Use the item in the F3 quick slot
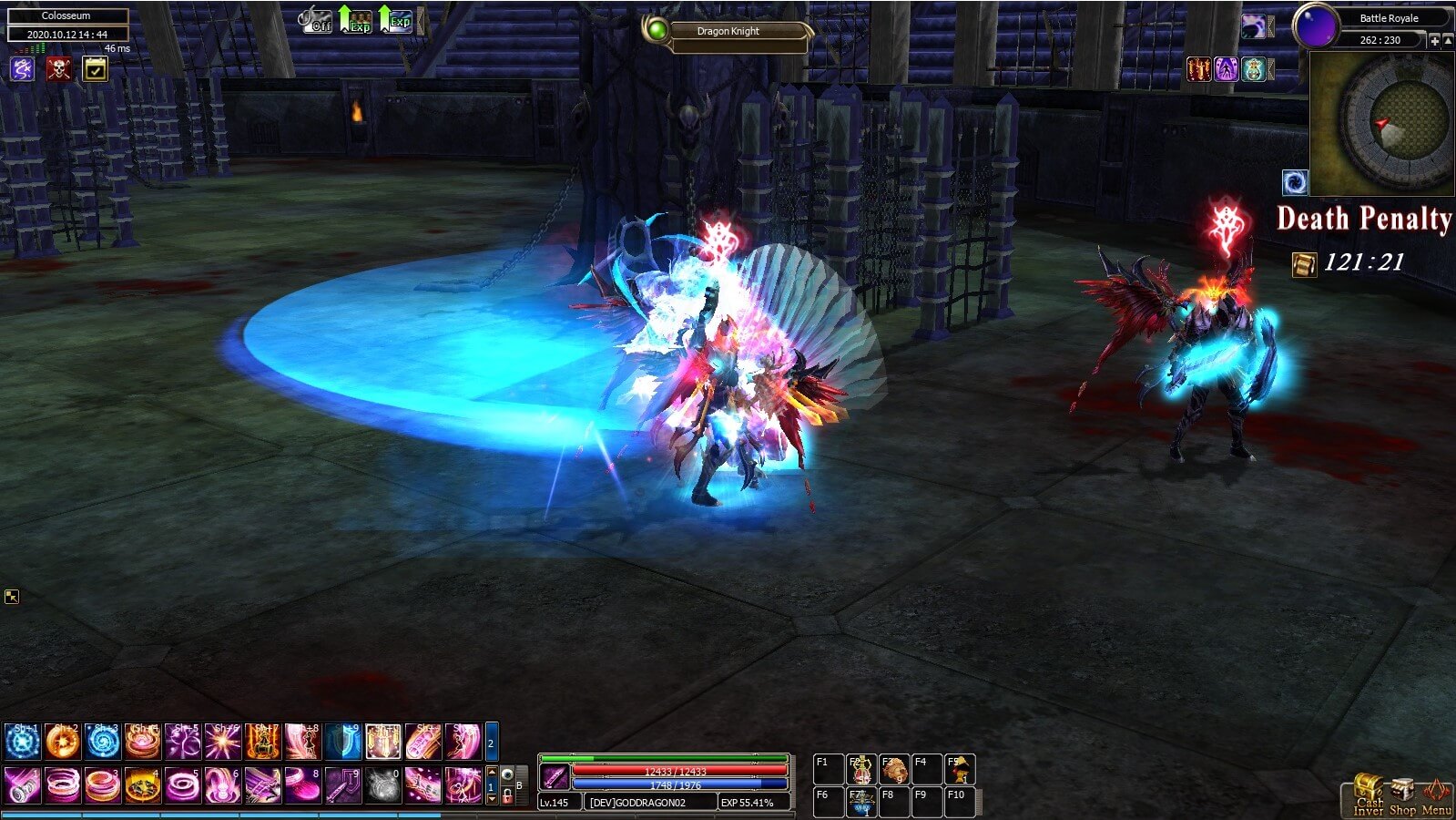The width and height of the screenshot is (1456, 820). pos(893,769)
